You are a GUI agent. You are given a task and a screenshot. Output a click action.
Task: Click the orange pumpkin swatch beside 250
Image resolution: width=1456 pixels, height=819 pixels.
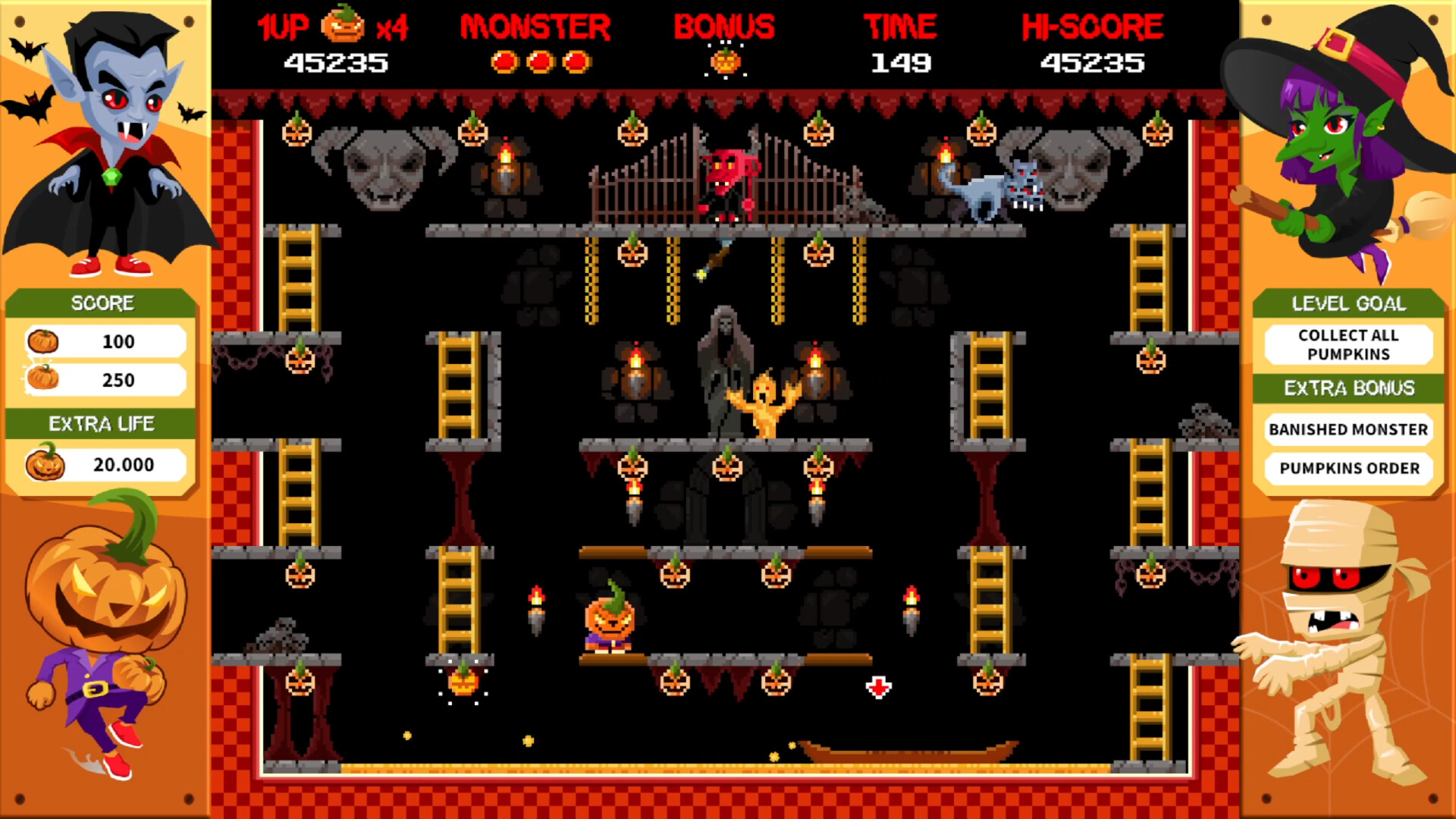pos(44,379)
